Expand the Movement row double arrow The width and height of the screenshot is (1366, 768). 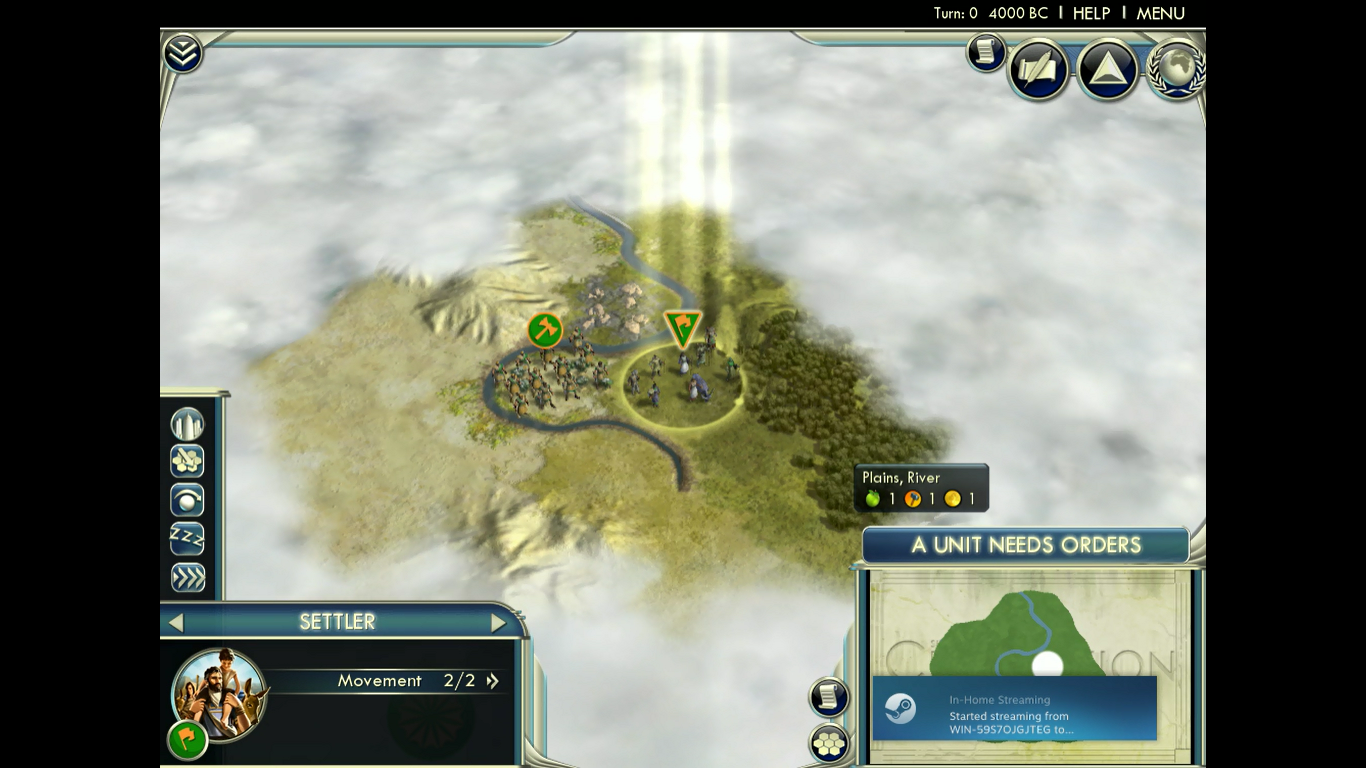coord(492,681)
